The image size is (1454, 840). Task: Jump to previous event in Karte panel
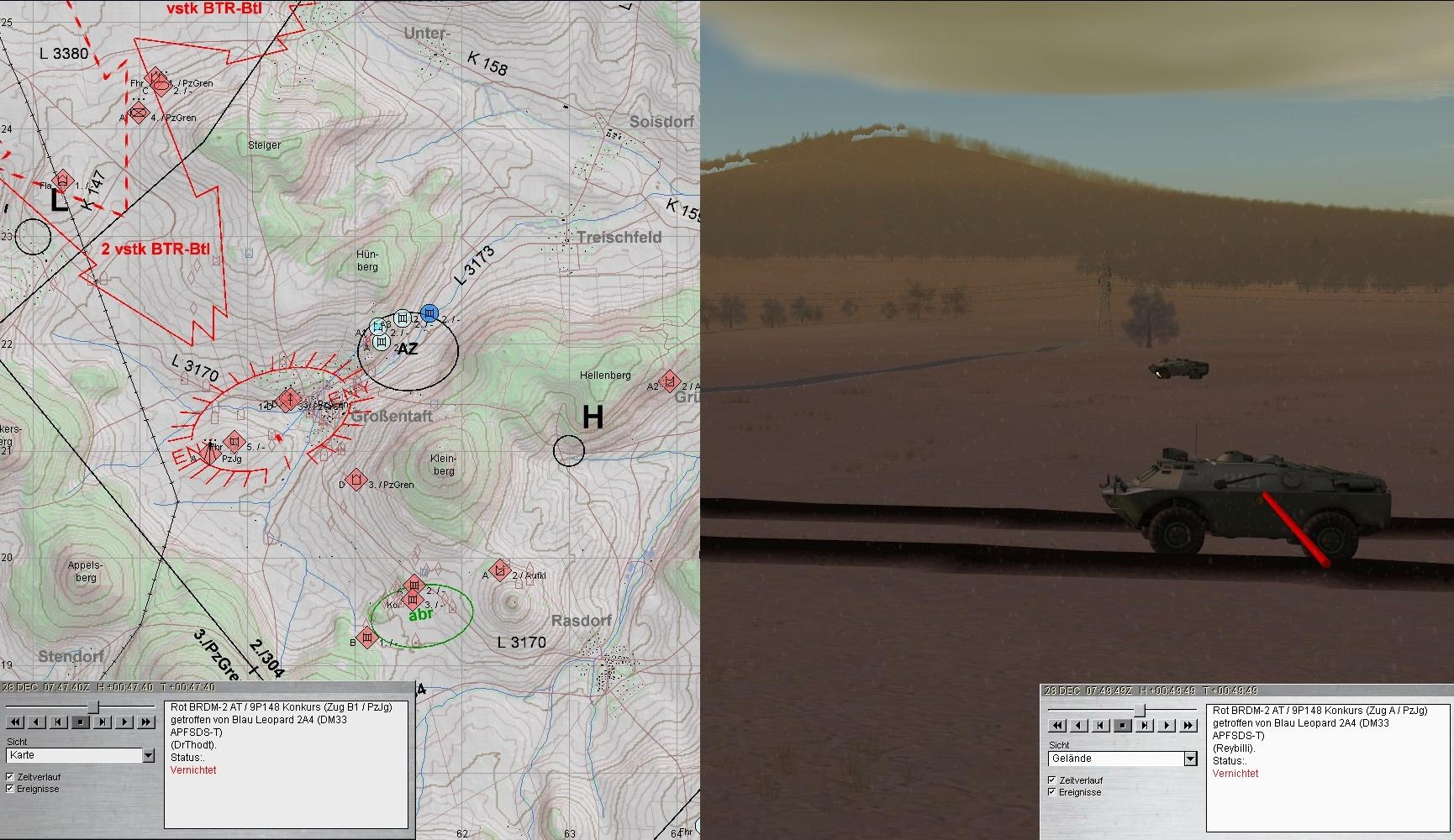[59, 722]
